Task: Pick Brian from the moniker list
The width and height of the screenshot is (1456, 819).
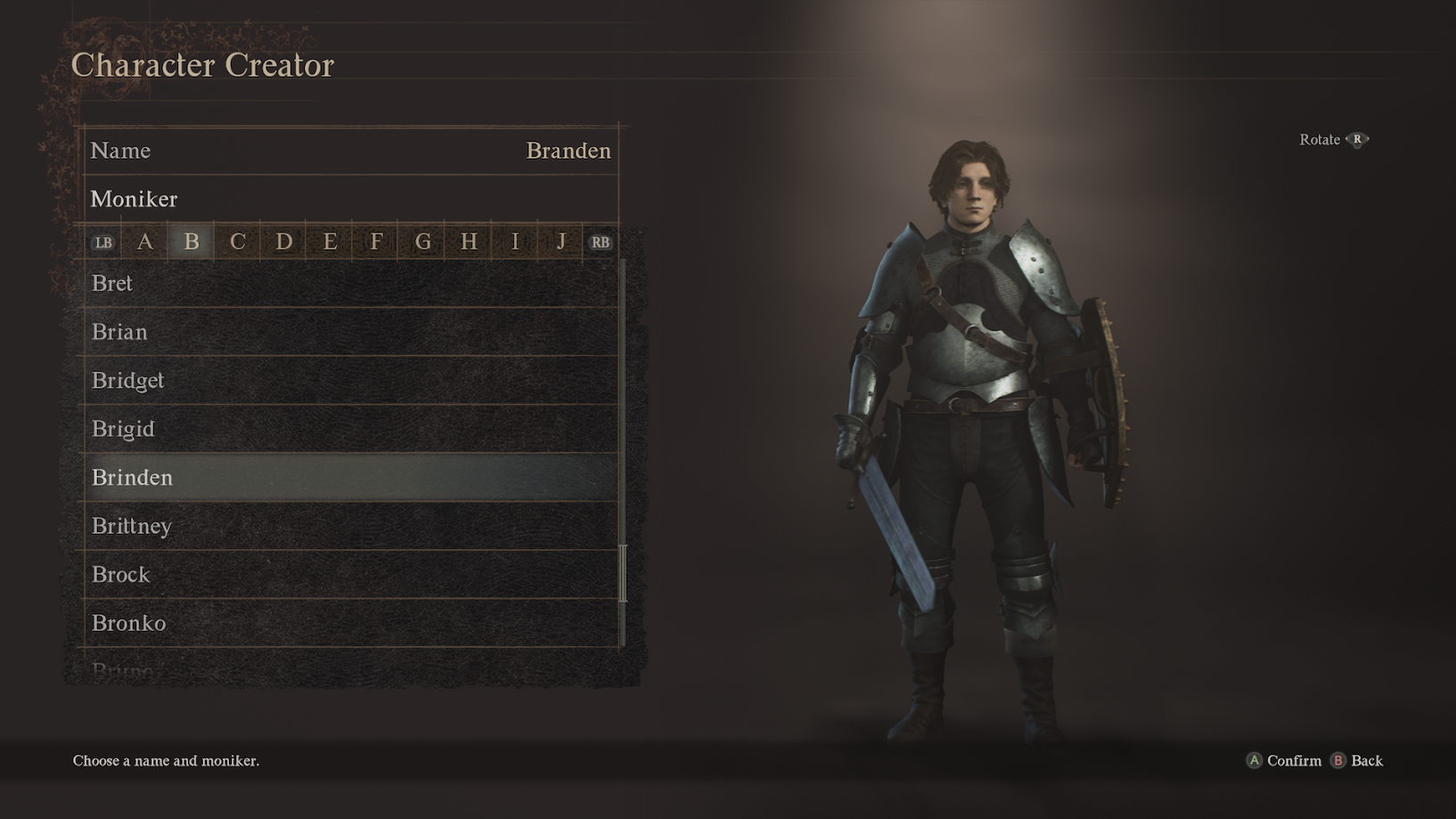Action: 350,332
